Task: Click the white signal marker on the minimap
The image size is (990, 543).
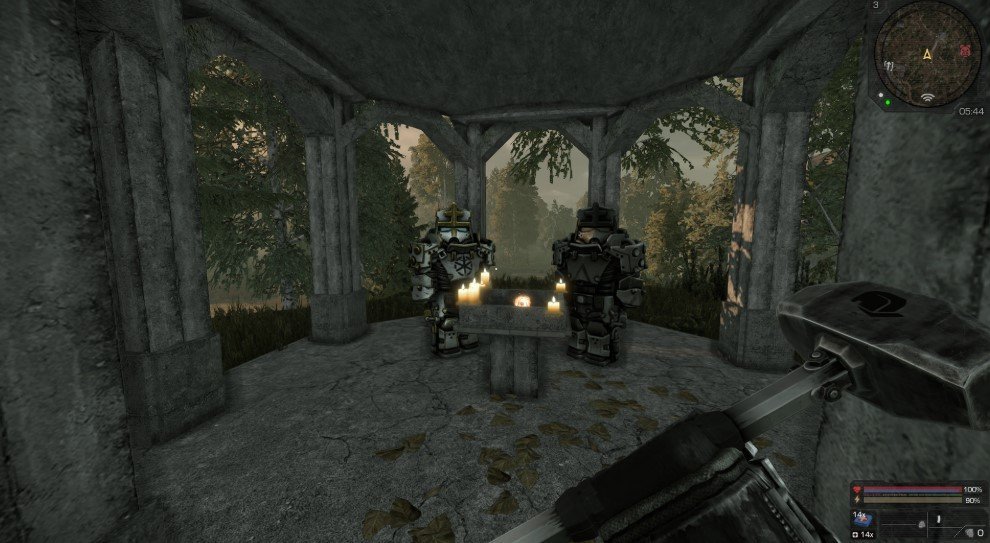Action: coord(927,98)
